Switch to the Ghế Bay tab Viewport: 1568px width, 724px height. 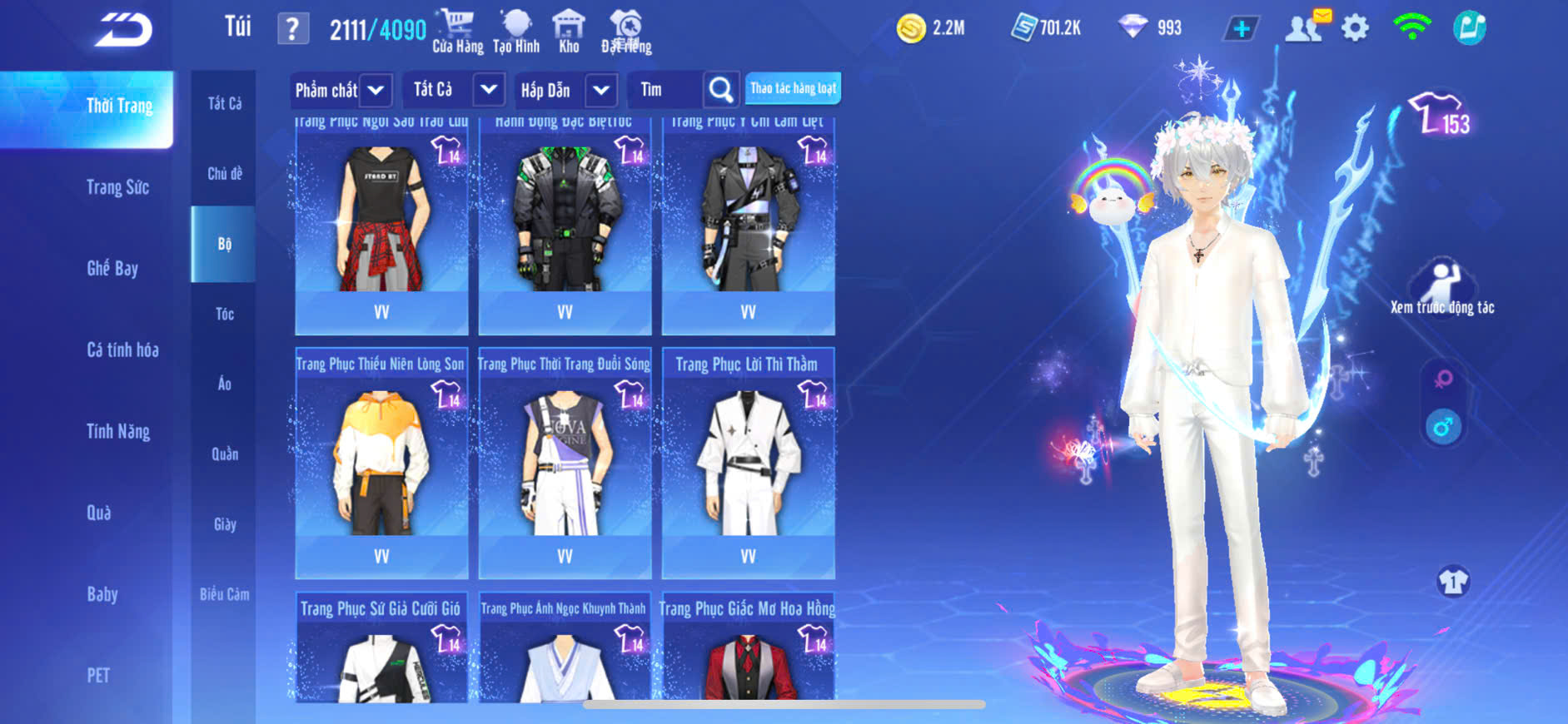tap(112, 268)
